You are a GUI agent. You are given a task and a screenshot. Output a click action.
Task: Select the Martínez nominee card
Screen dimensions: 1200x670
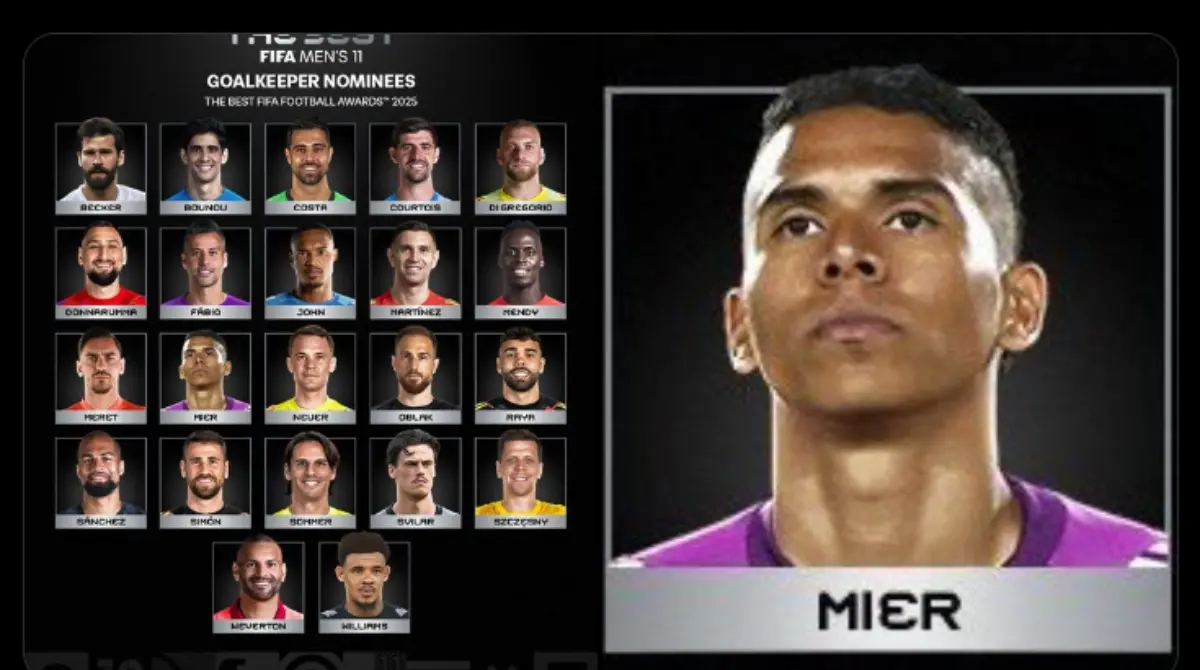(415, 272)
